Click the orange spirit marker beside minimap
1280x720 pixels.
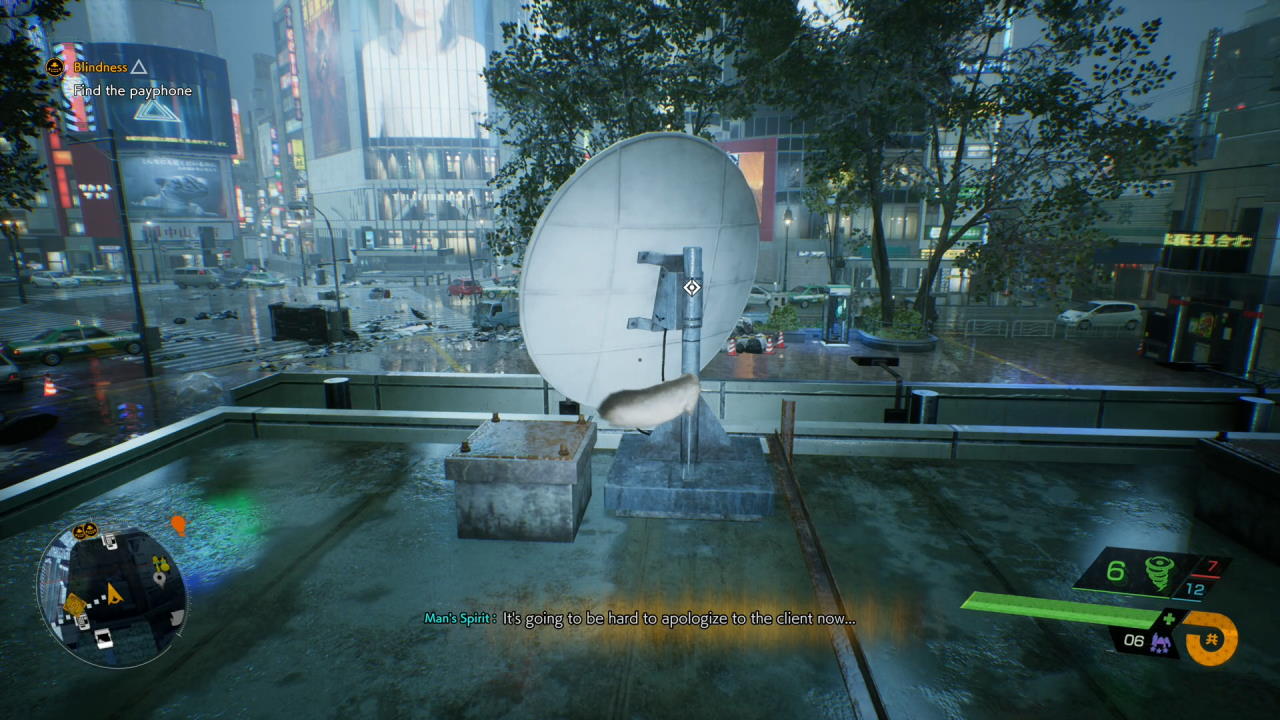(178, 524)
